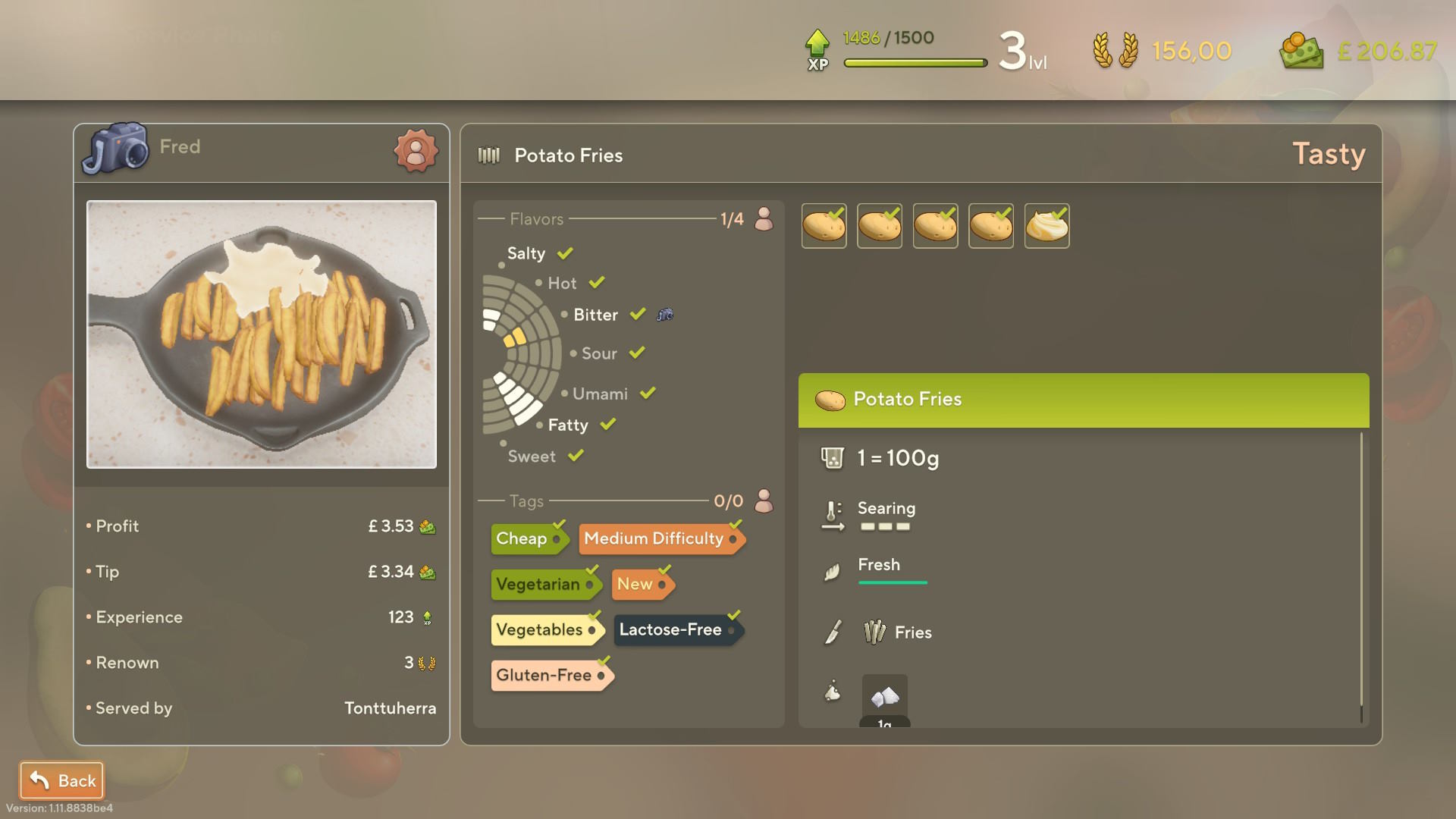Click the salt seasoning slot

[x=884, y=696]
